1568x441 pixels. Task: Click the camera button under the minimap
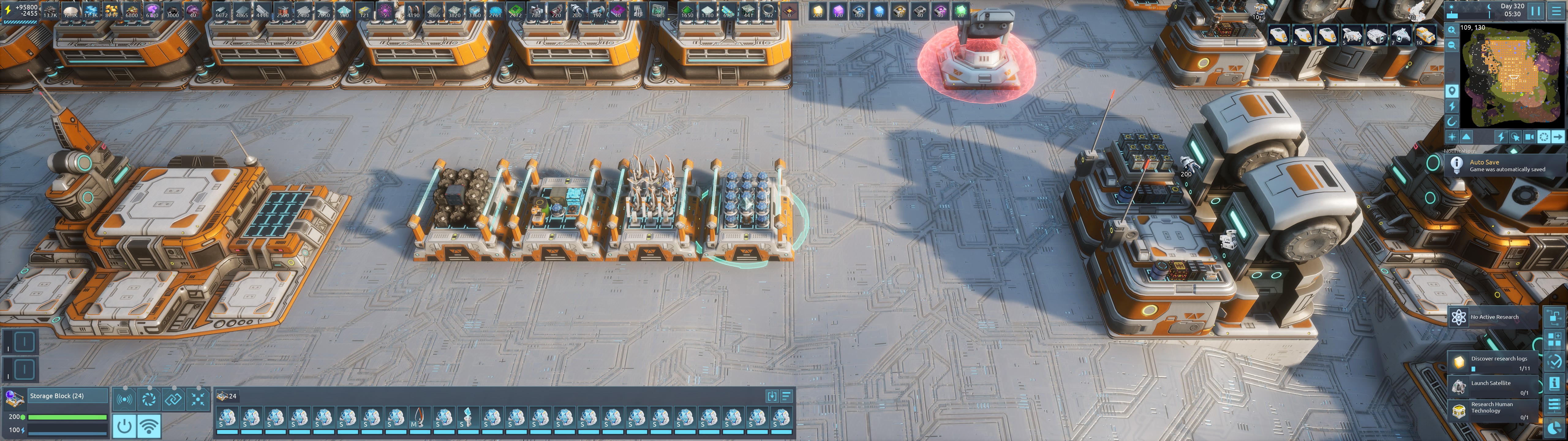point(1529,137)
